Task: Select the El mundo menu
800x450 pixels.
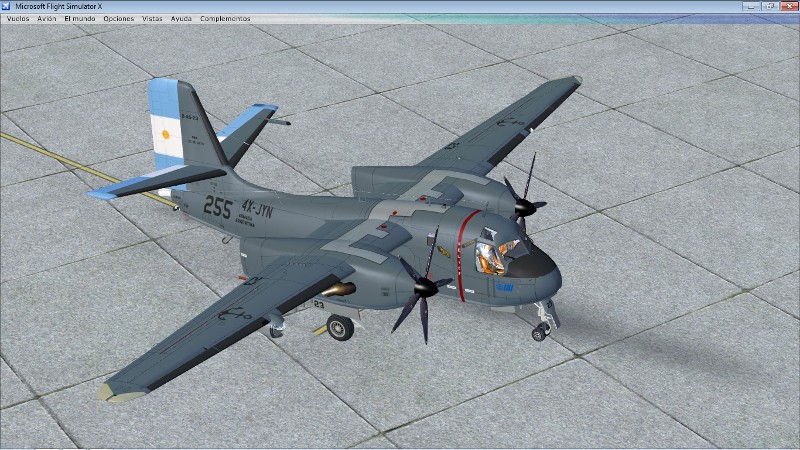Action: click(x=79, y=18)
